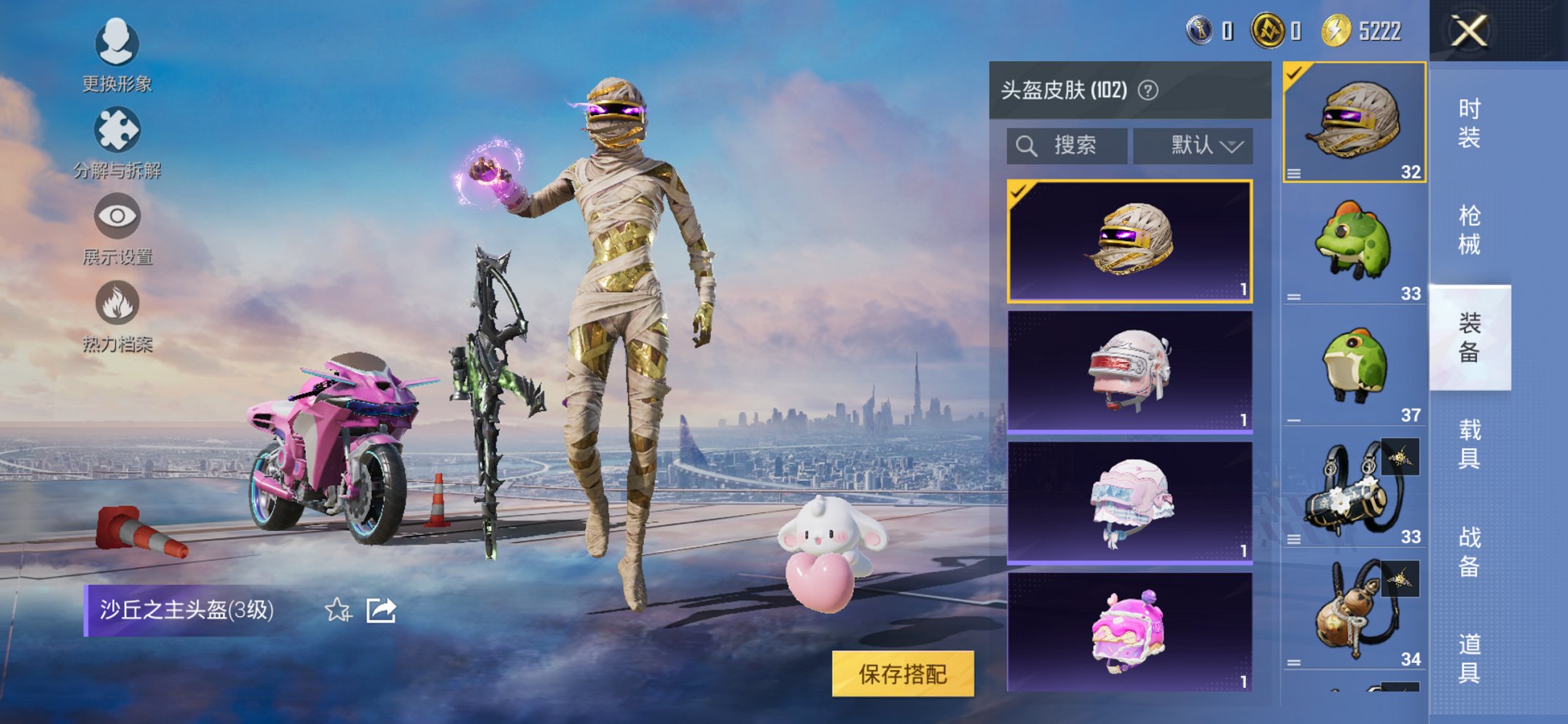Deselect the equipped mummy helmet checkmark
The width and height of the screenshot is (1568, 724).
click(x=1017, y=193)
